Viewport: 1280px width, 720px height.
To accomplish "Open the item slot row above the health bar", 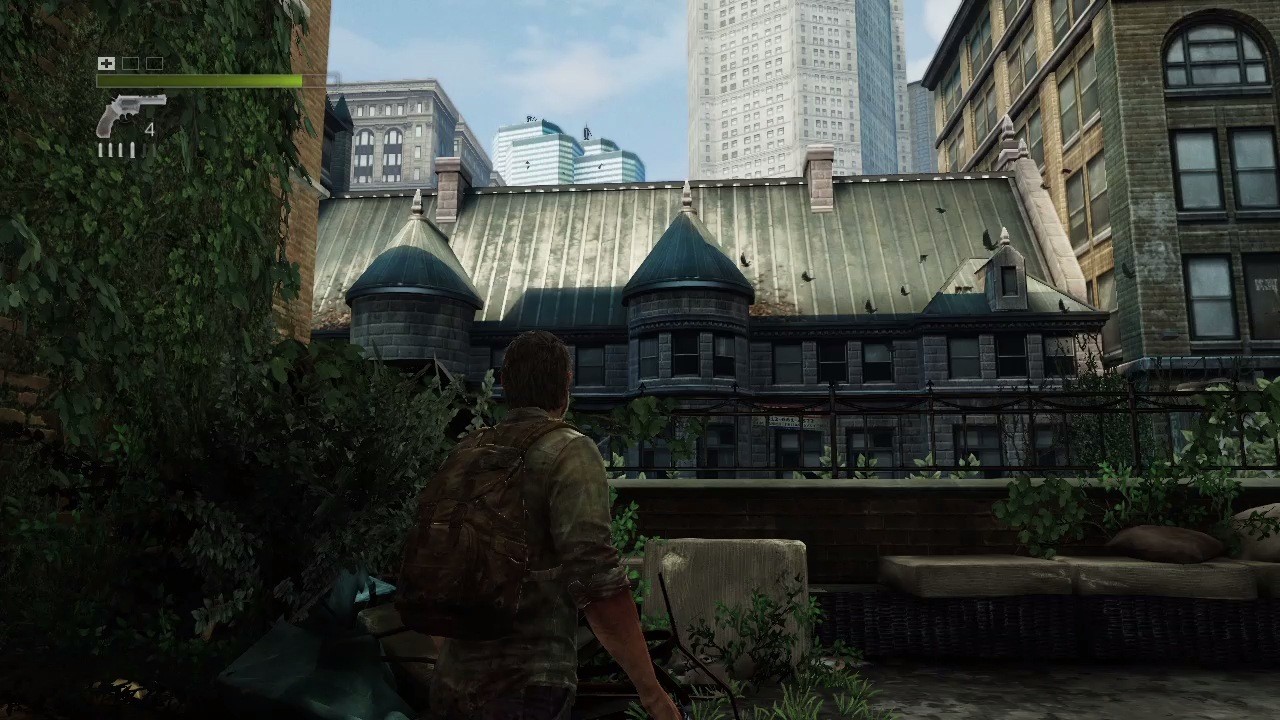I will [130, 62].
